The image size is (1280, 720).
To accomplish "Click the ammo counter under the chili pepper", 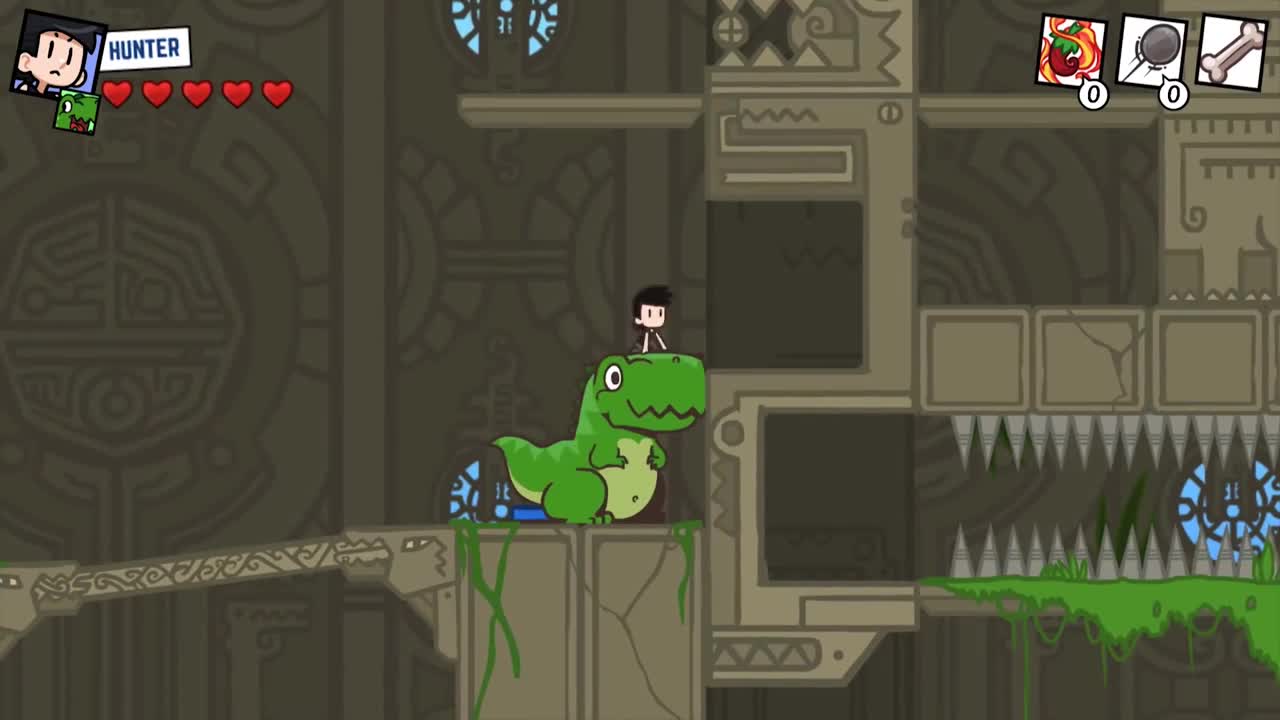I will 1093,97.
